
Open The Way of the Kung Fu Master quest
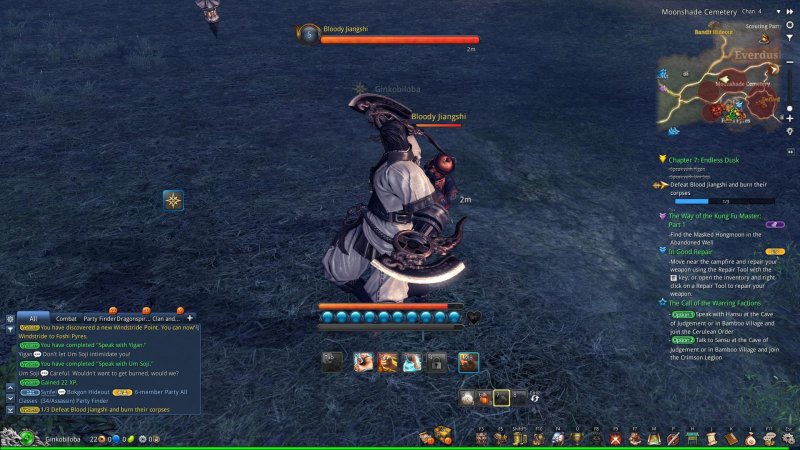(x=714, y=216)
